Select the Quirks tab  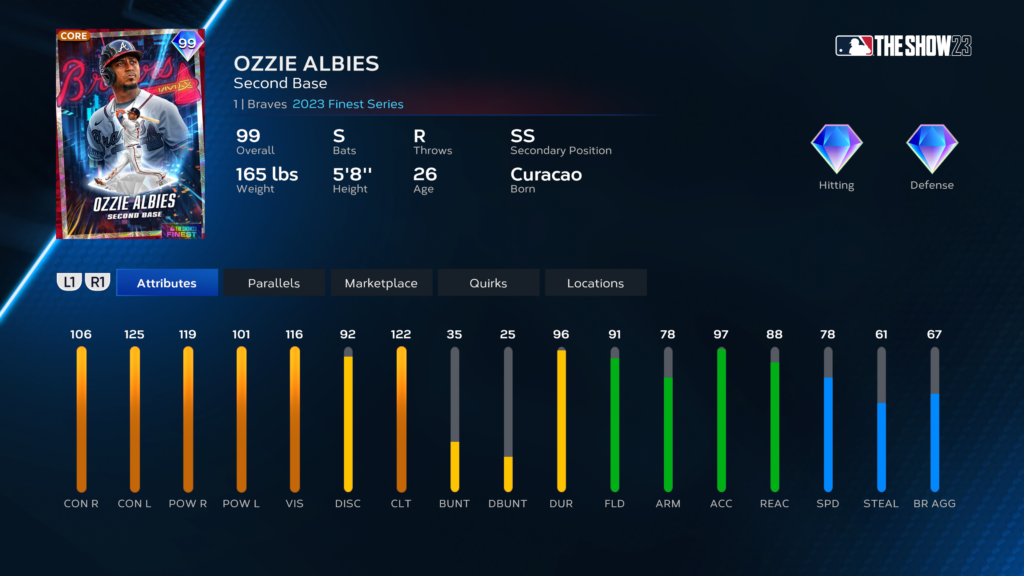[488, 283]
